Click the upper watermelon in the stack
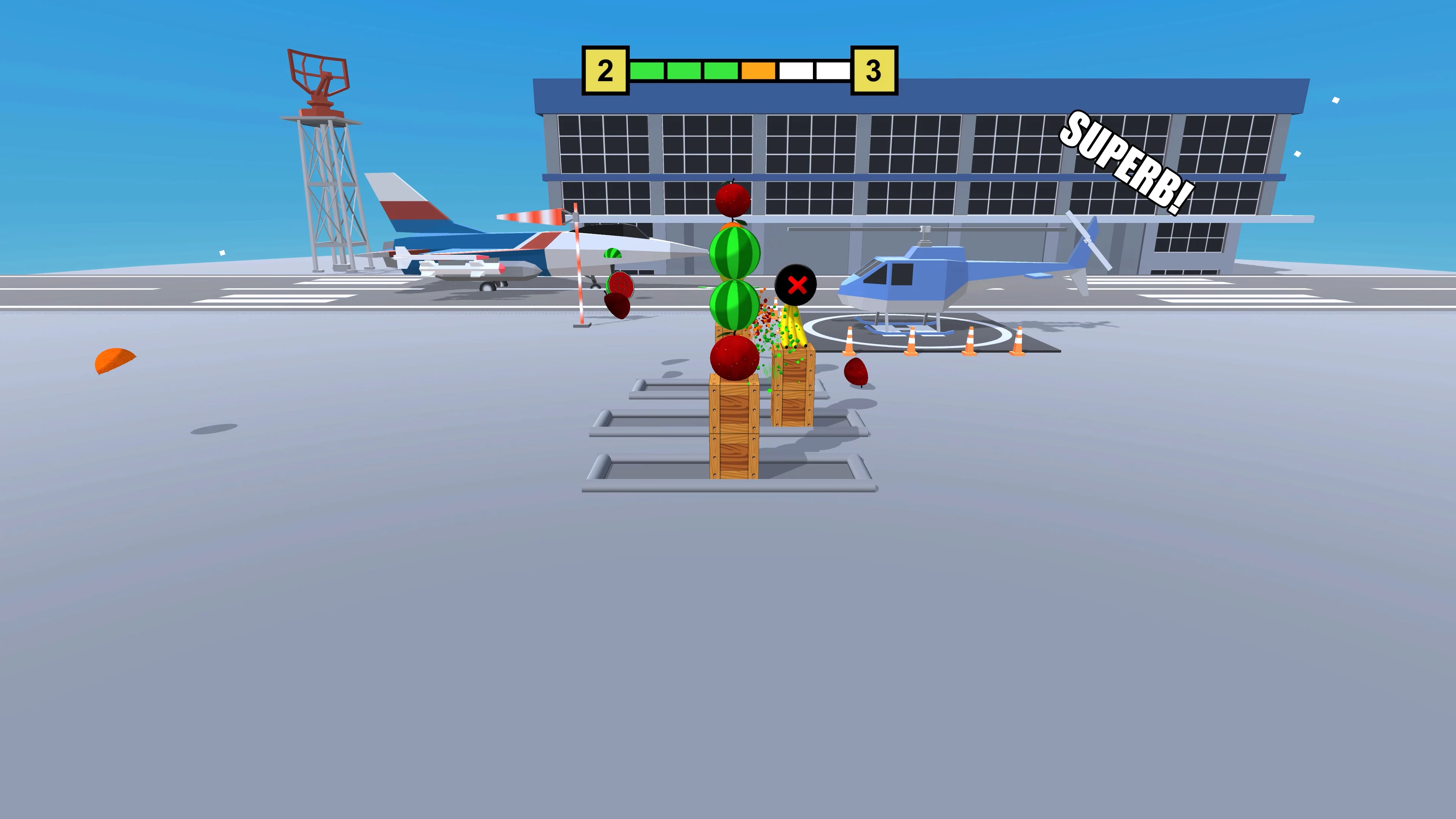Viewport: 1456px width, 819px height. coord(735,254)
